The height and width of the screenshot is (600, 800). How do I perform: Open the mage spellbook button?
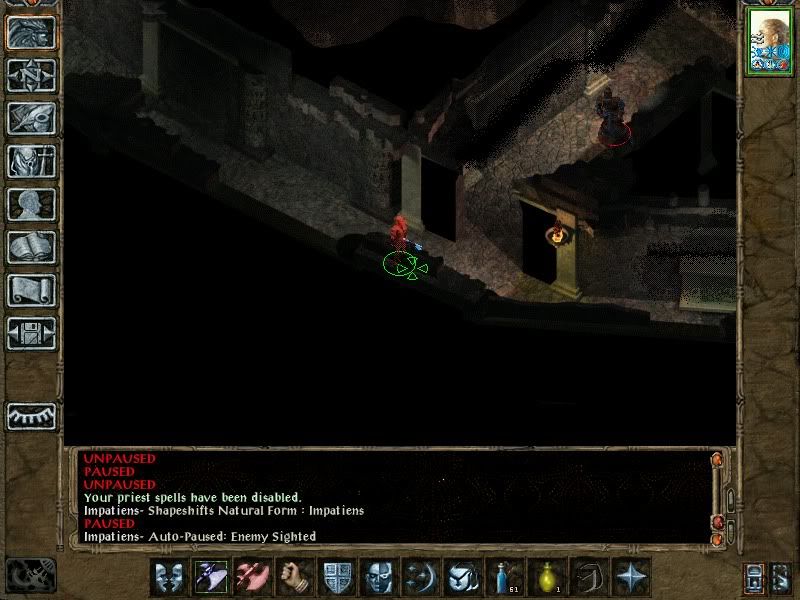[31, 247]
